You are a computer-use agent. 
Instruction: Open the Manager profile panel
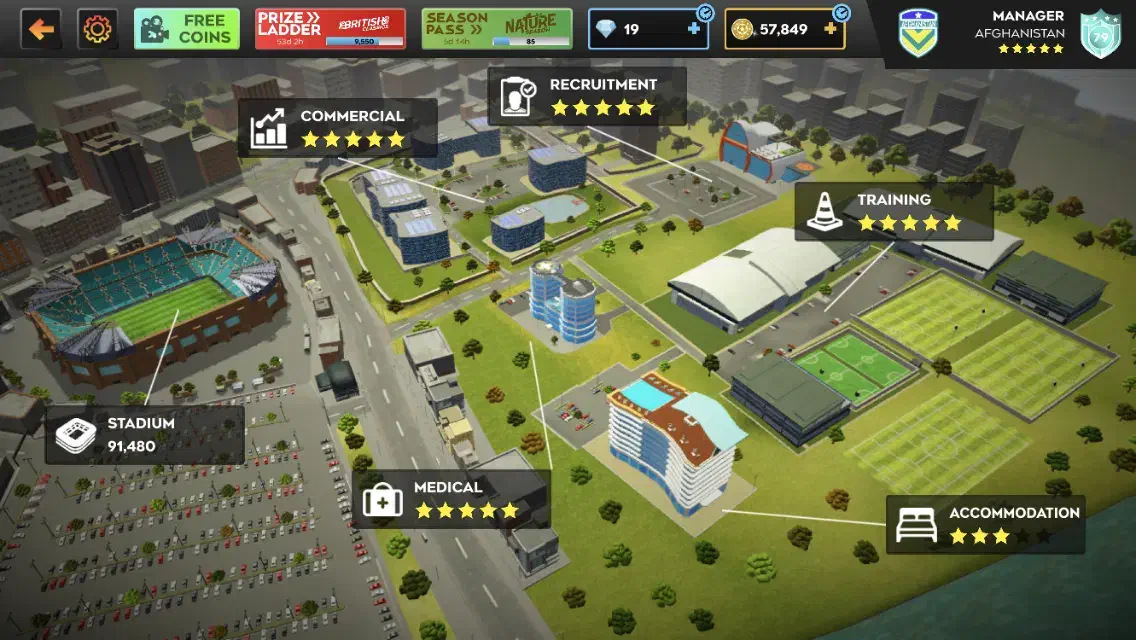1018,32
